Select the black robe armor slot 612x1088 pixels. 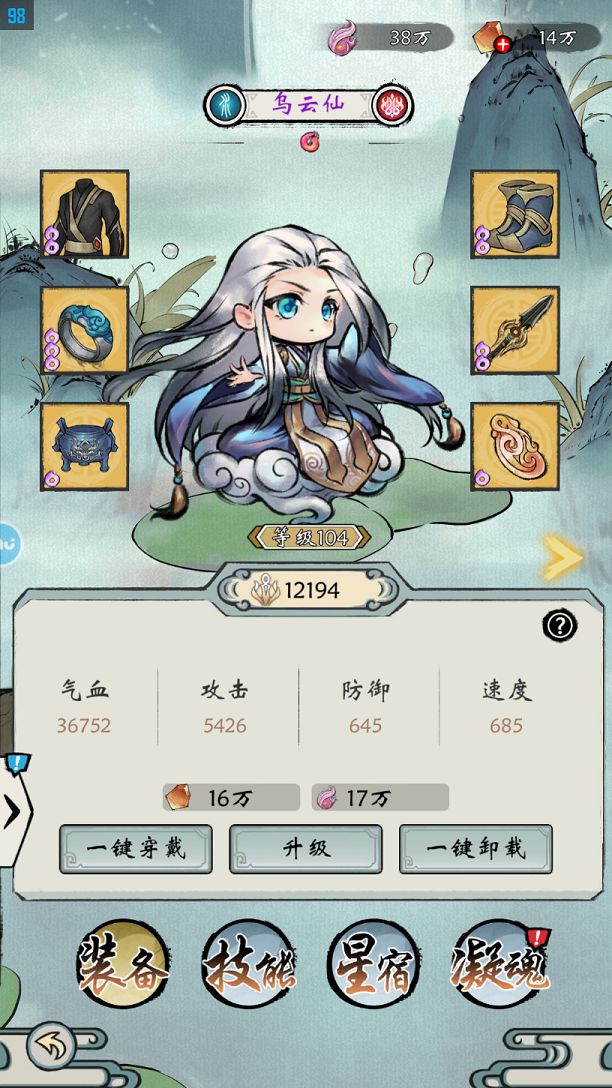point(85,214)
